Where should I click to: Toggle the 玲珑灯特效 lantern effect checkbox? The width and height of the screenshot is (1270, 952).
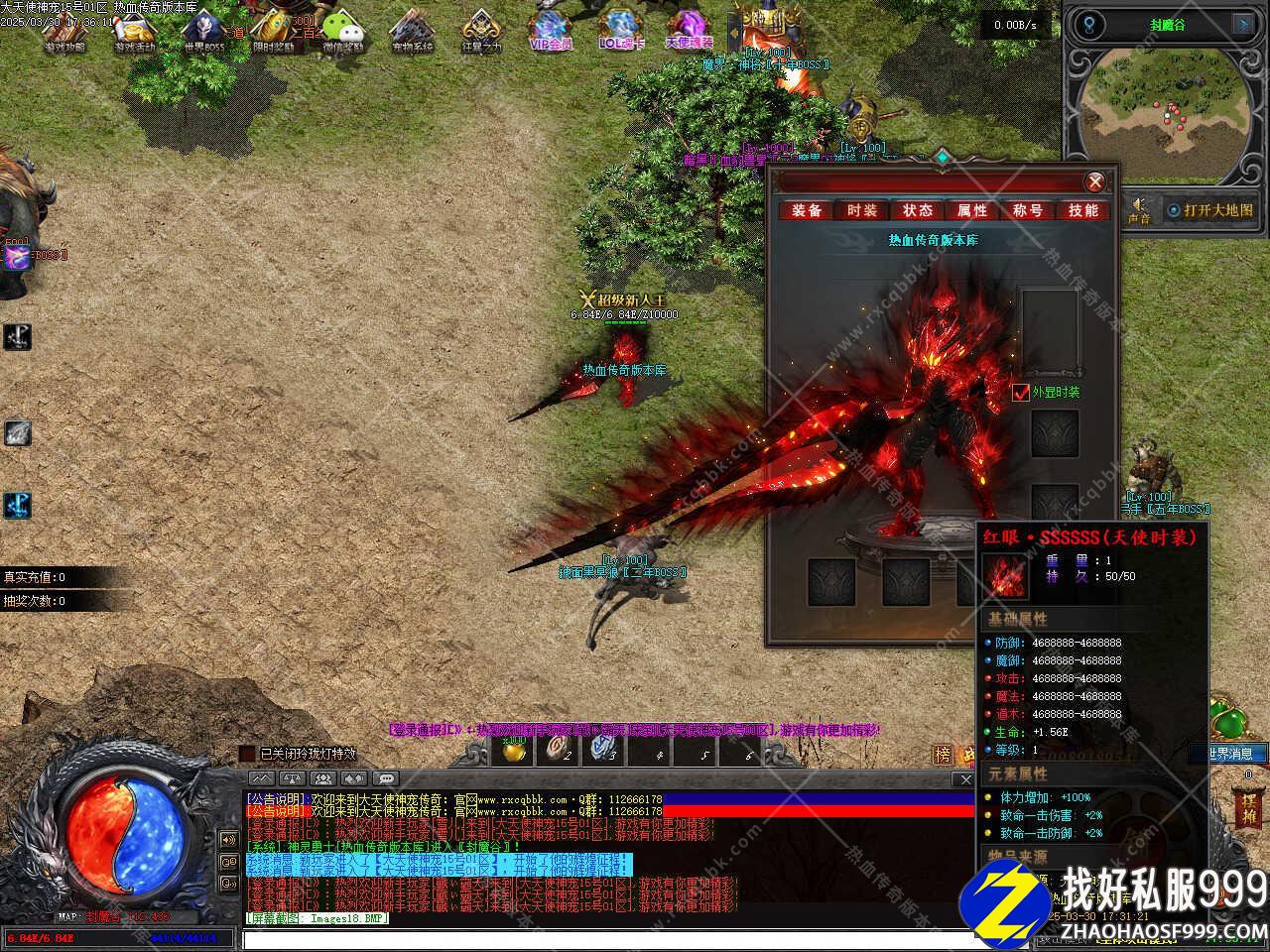click(247, 755)
